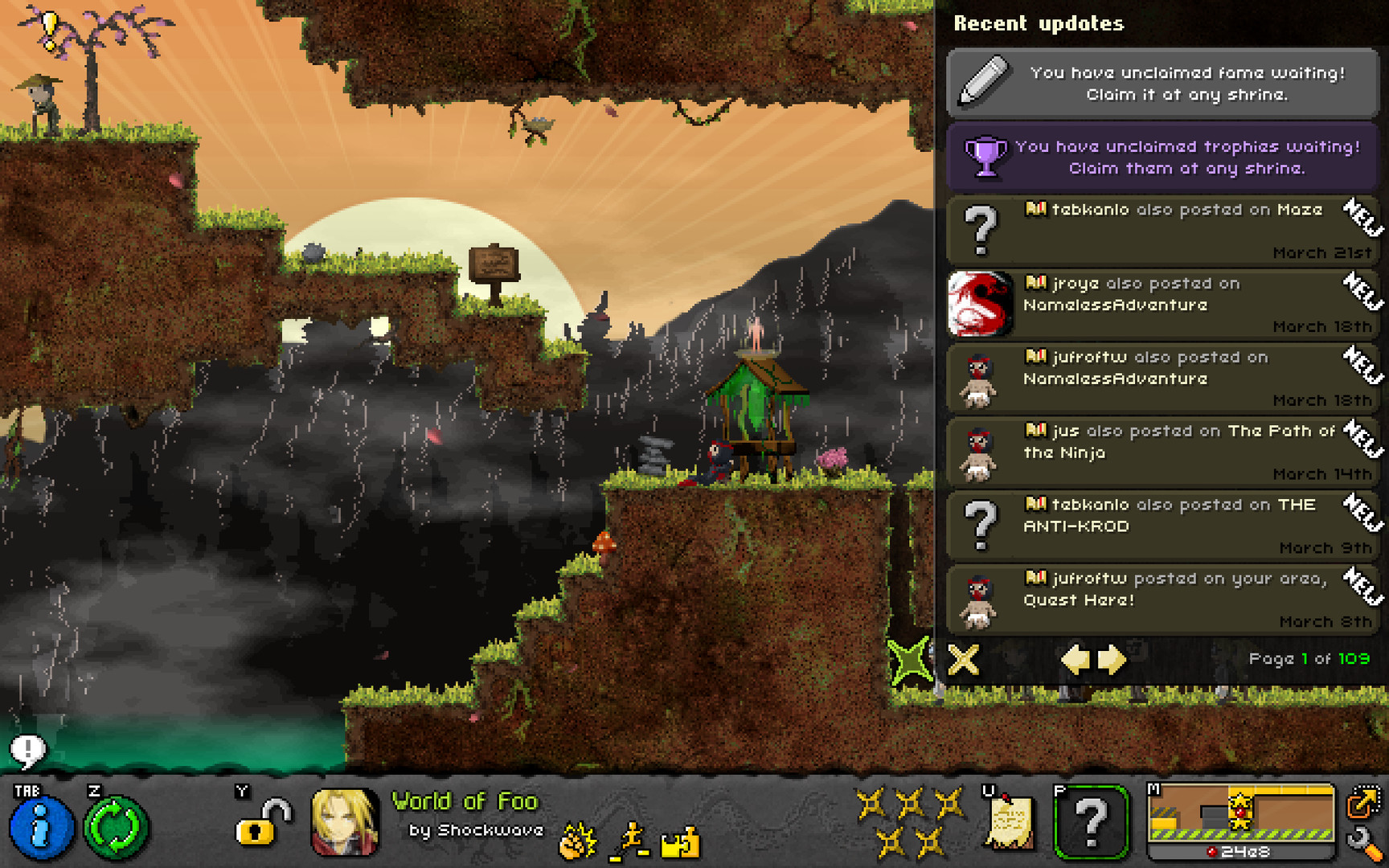
Task: Open the wrench settings icon
Action: (1363, 843)
